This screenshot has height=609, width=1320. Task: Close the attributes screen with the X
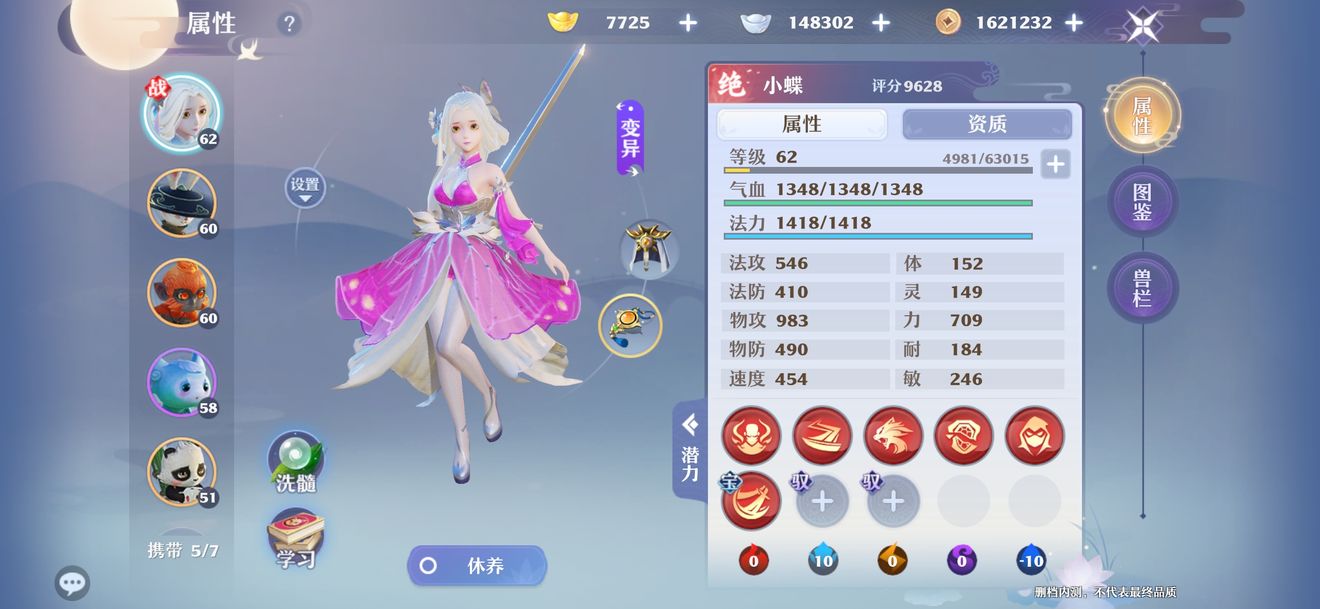click(1142, 25)
